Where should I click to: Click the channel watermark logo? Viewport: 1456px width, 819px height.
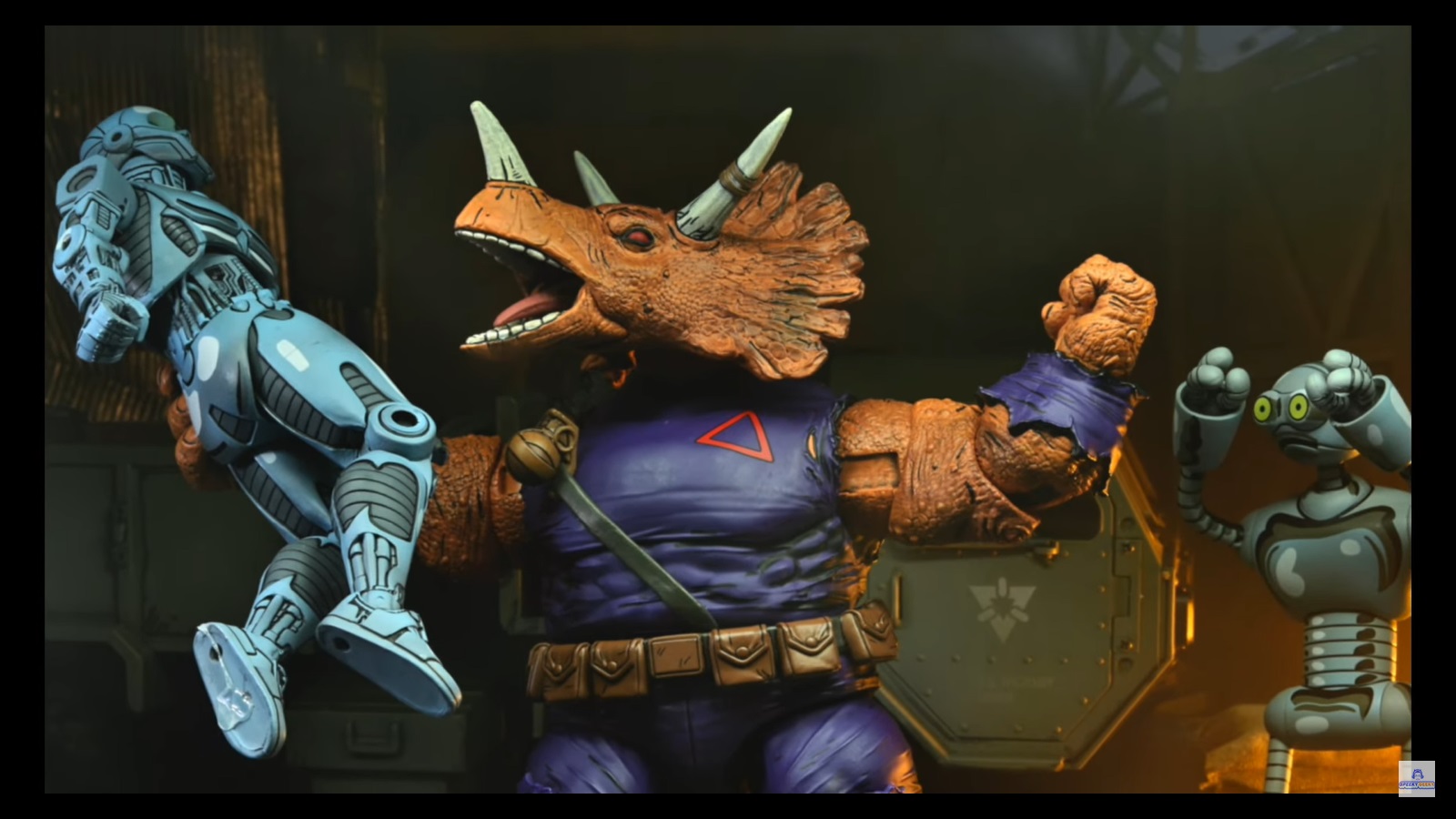click(x=1416, y=779)
